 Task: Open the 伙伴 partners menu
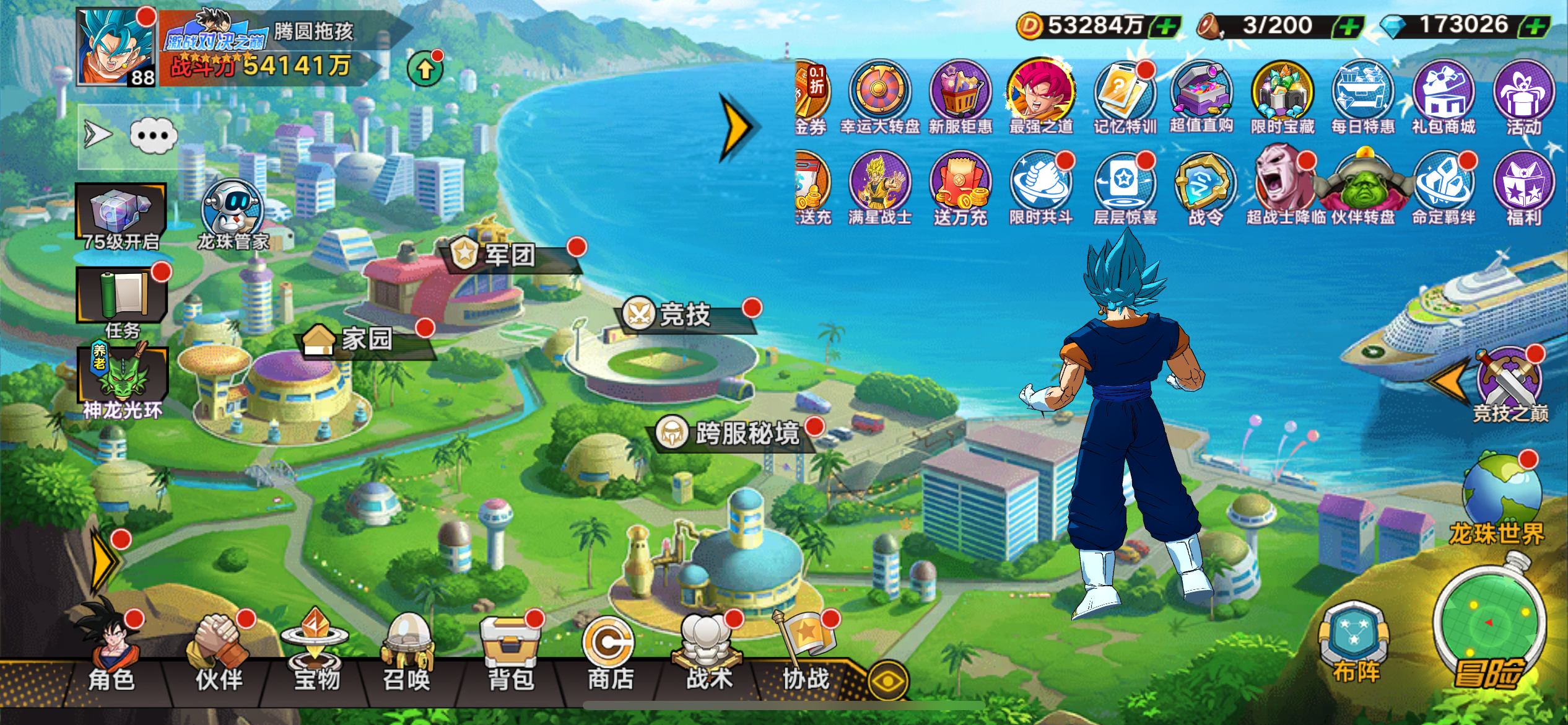[x=219, y=651]
